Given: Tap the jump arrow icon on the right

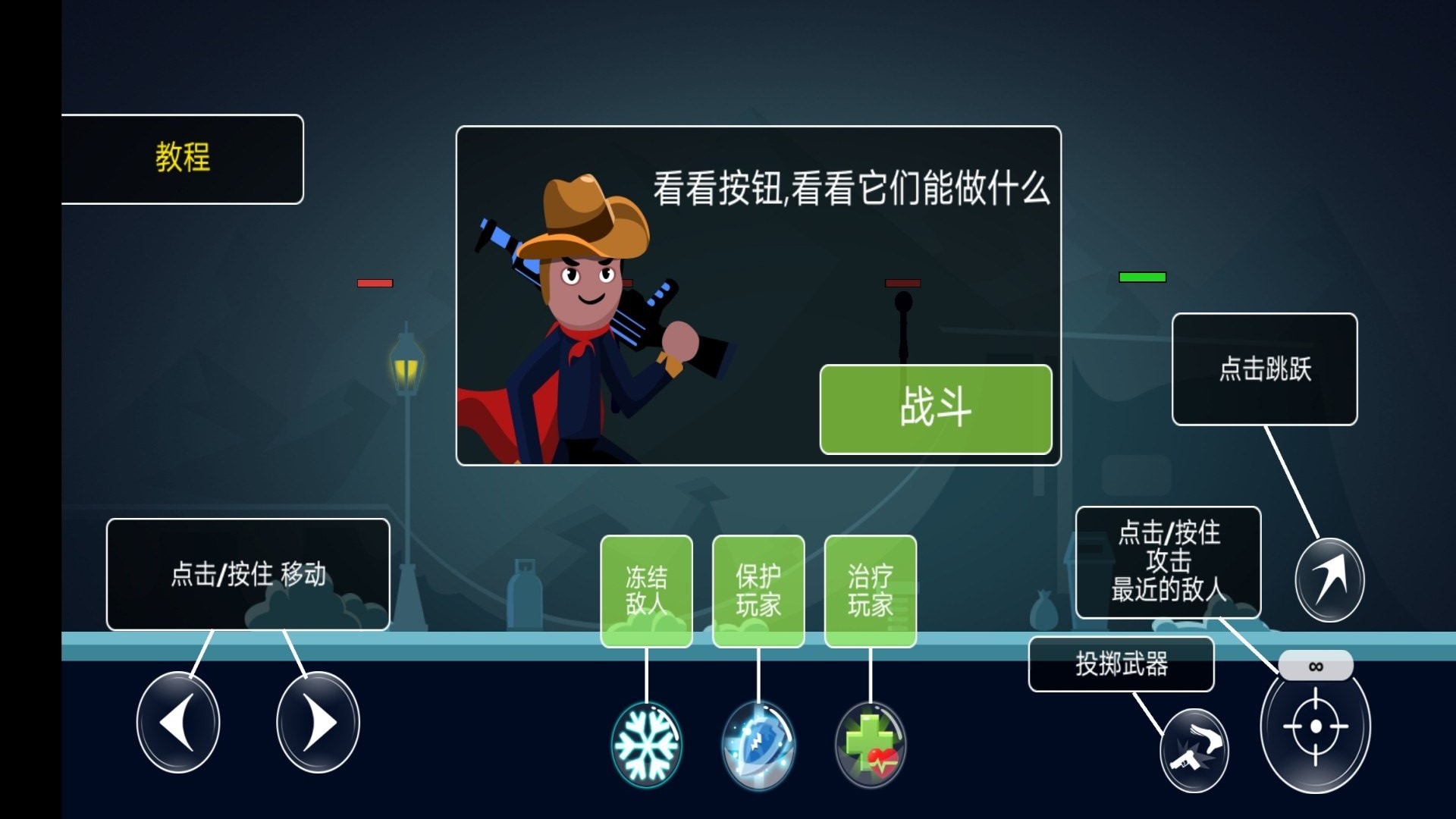Looking at the screenshot, I should 1328,580.
